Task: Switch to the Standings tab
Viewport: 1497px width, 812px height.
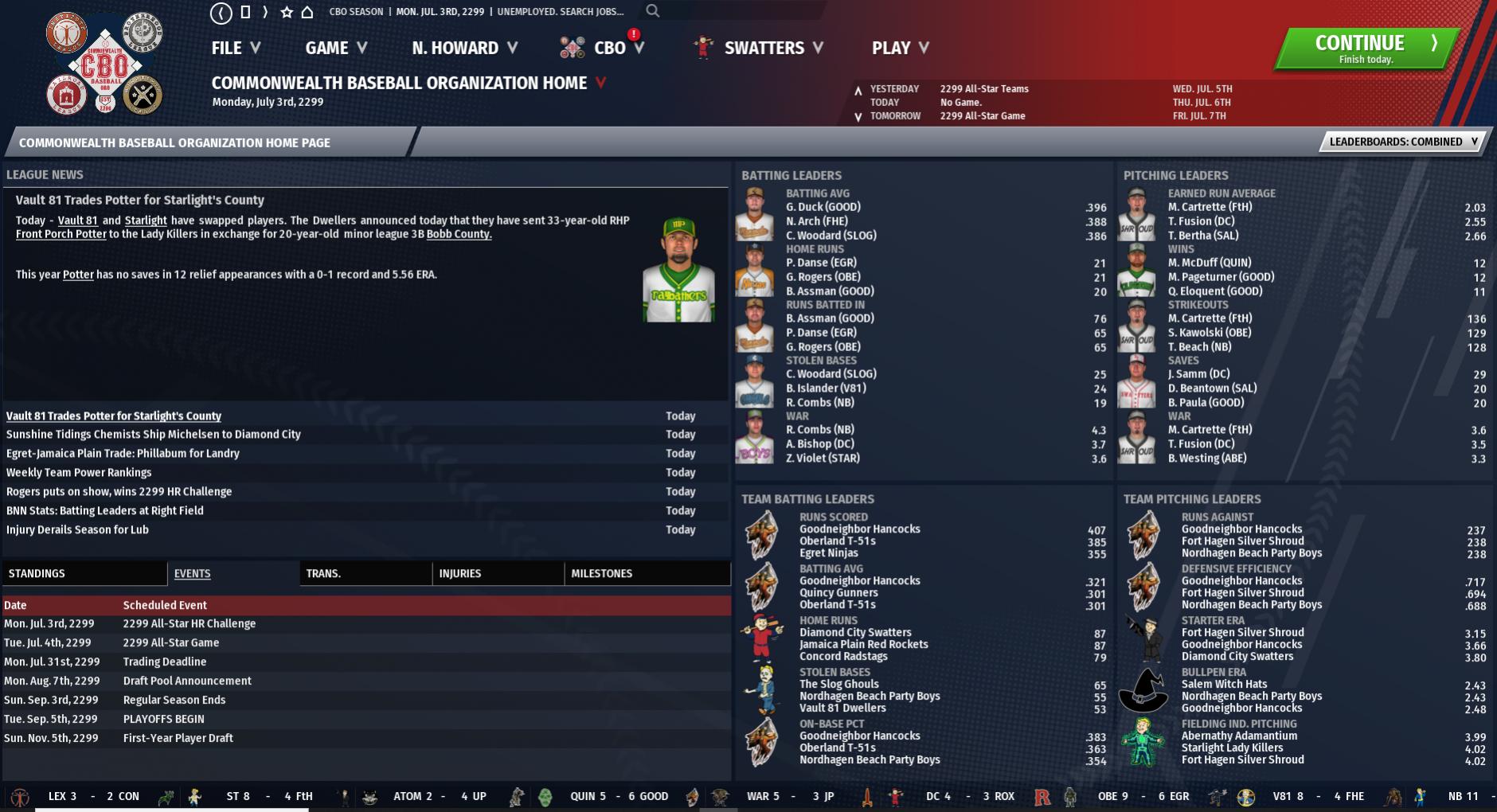Action: 84,573
